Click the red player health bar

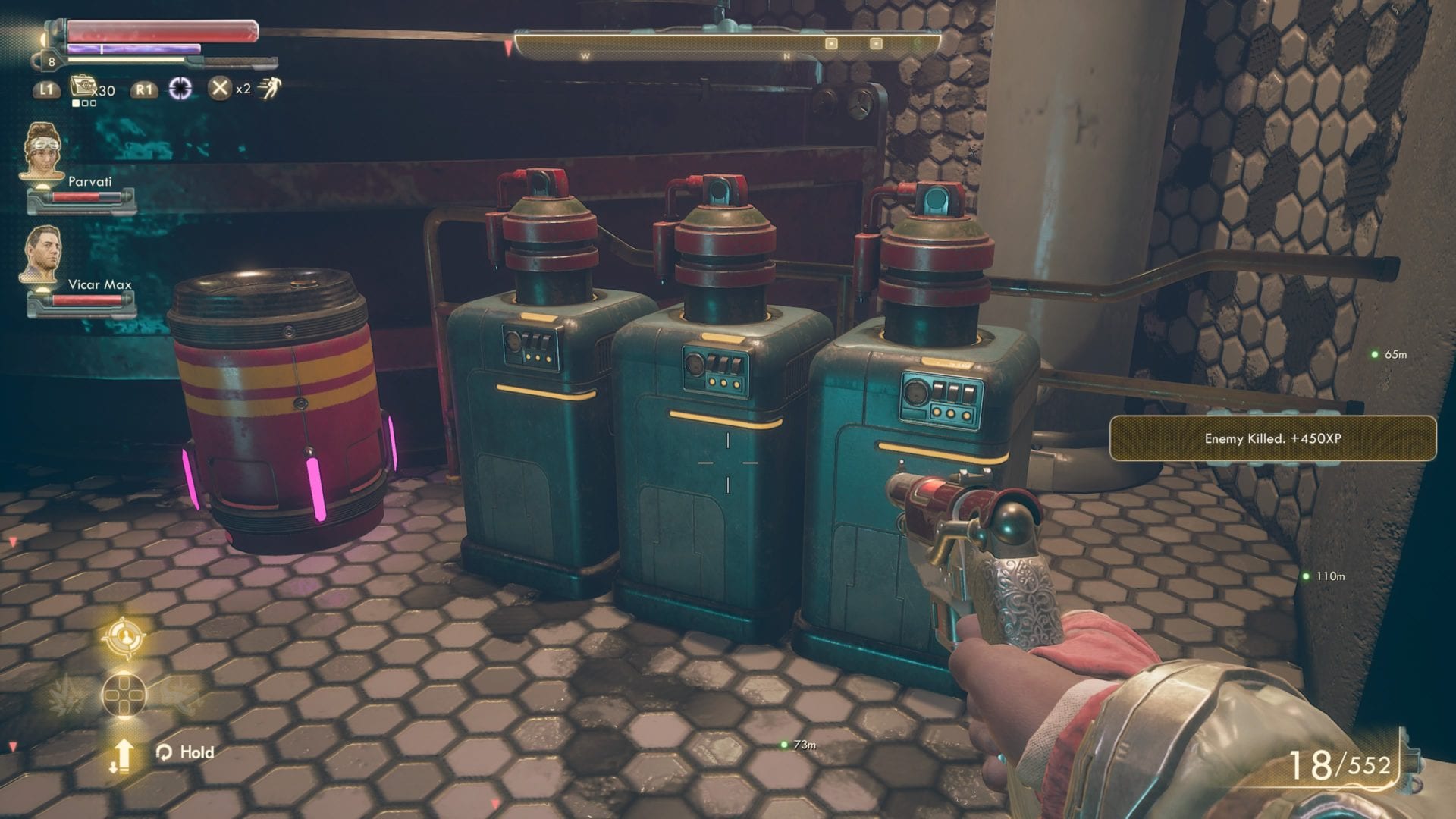(163, 32)
